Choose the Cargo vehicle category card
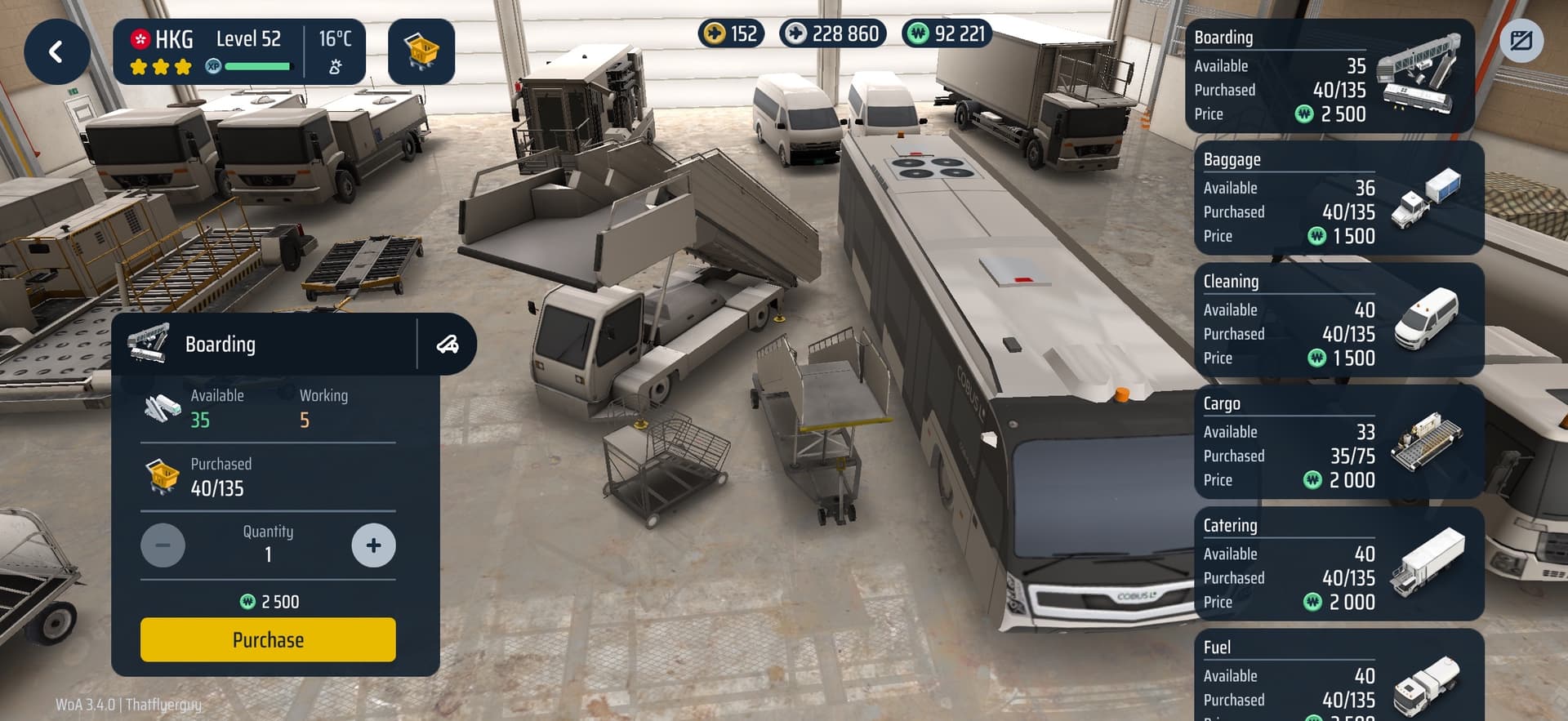 click(1338, 442)
